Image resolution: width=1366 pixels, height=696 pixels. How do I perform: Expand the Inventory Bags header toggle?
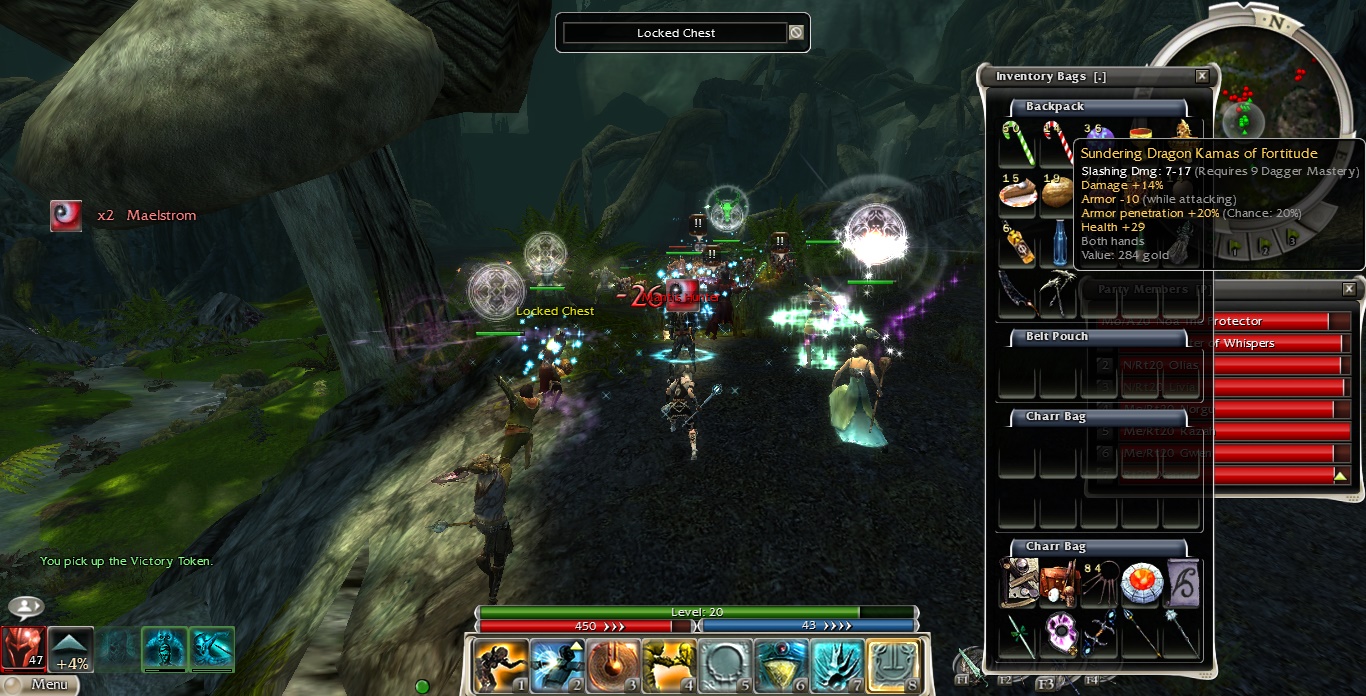[x=1100, y=77]
